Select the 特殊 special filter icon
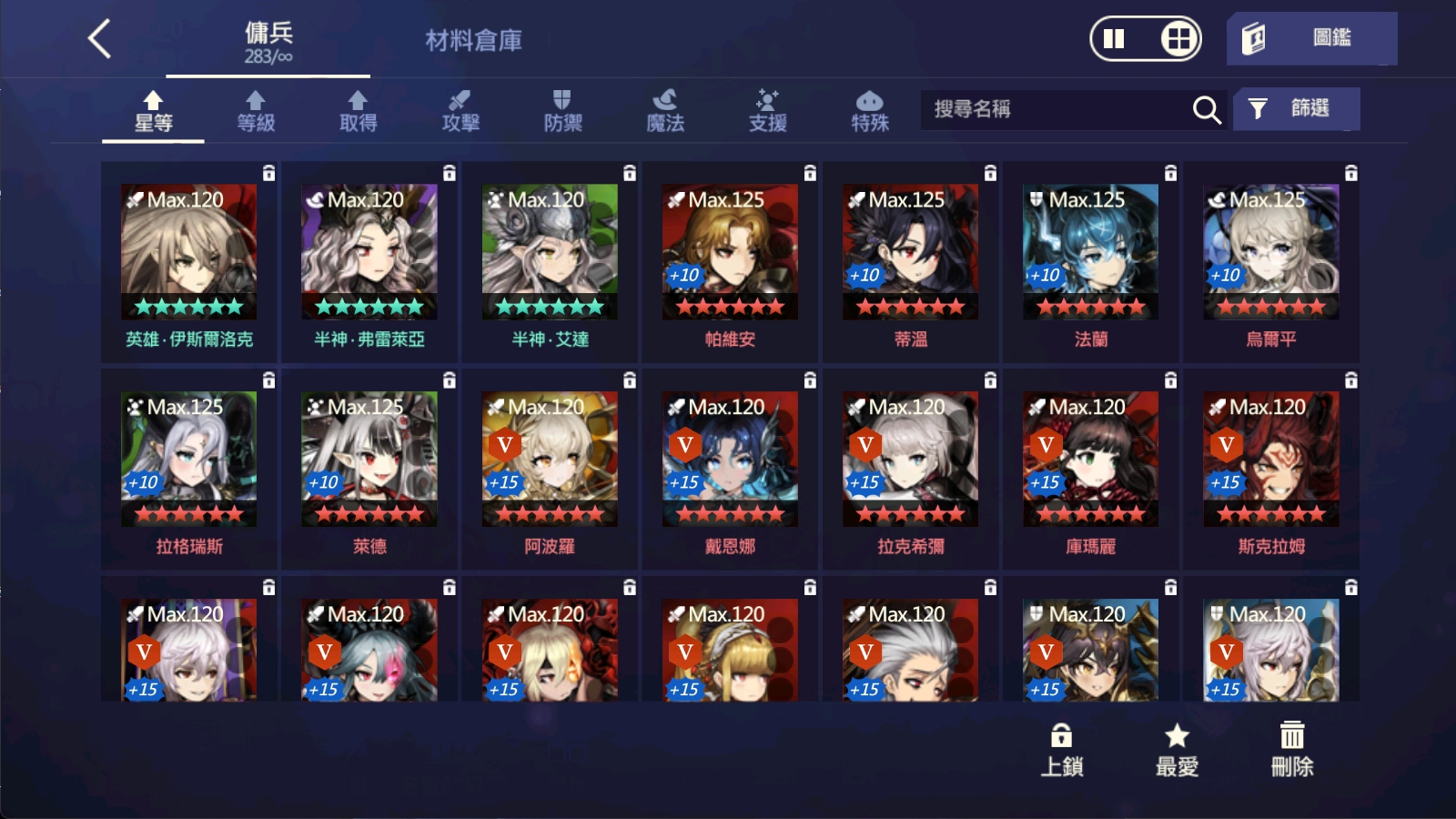Viewport: 1456px width, 819px height. pyautogui.click(x=868, y=109)
